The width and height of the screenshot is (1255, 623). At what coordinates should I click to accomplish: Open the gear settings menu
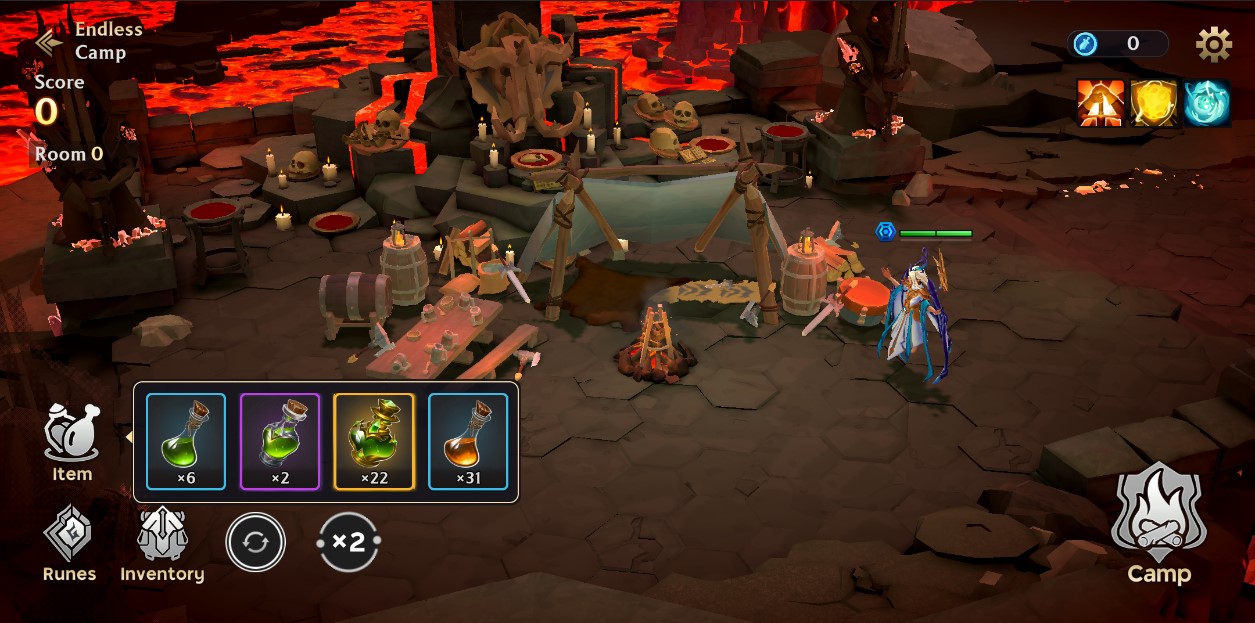click(1213, 44)
